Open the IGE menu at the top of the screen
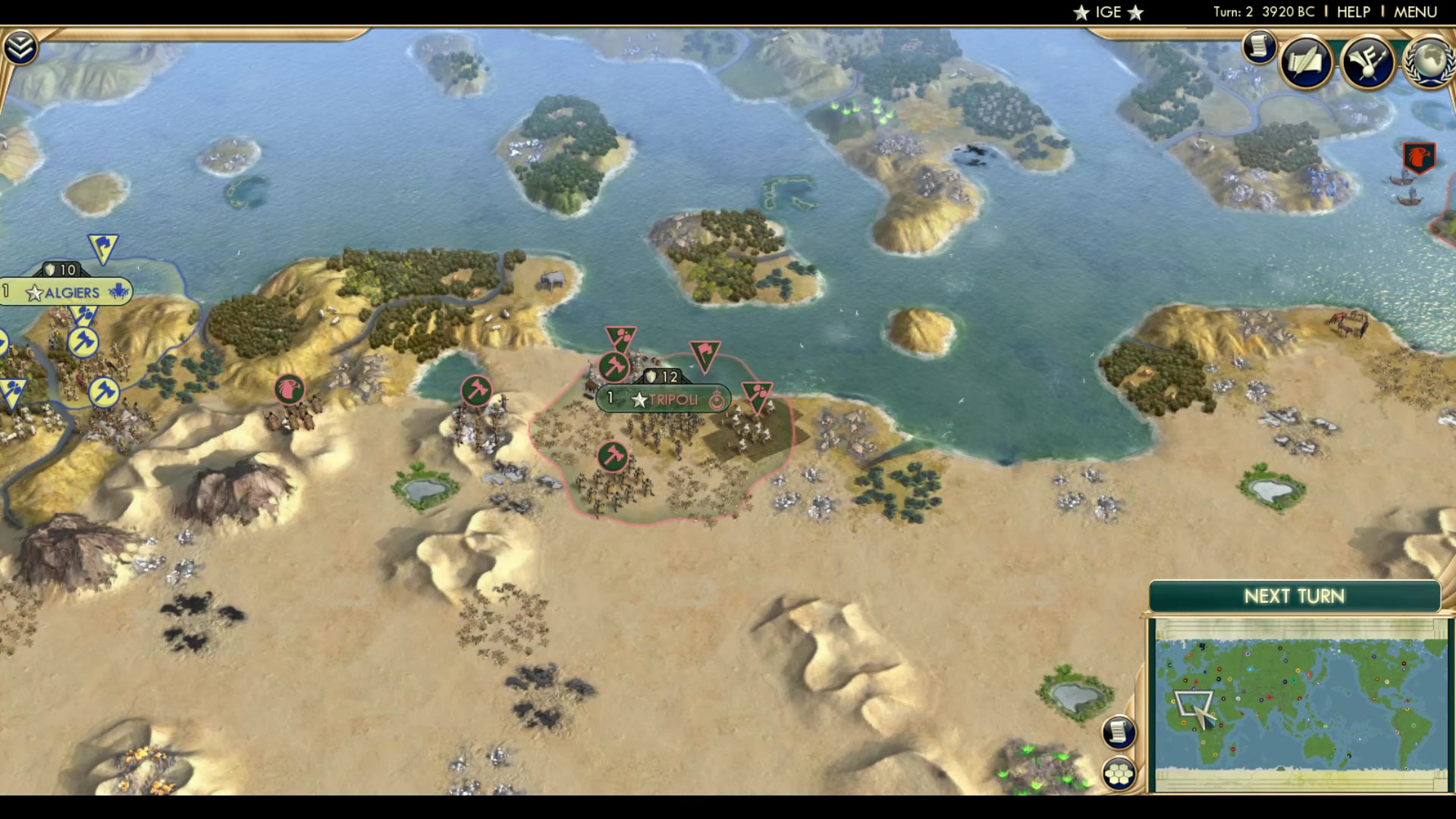Viewport: 1456px width, 819px height. [1108, 11]
